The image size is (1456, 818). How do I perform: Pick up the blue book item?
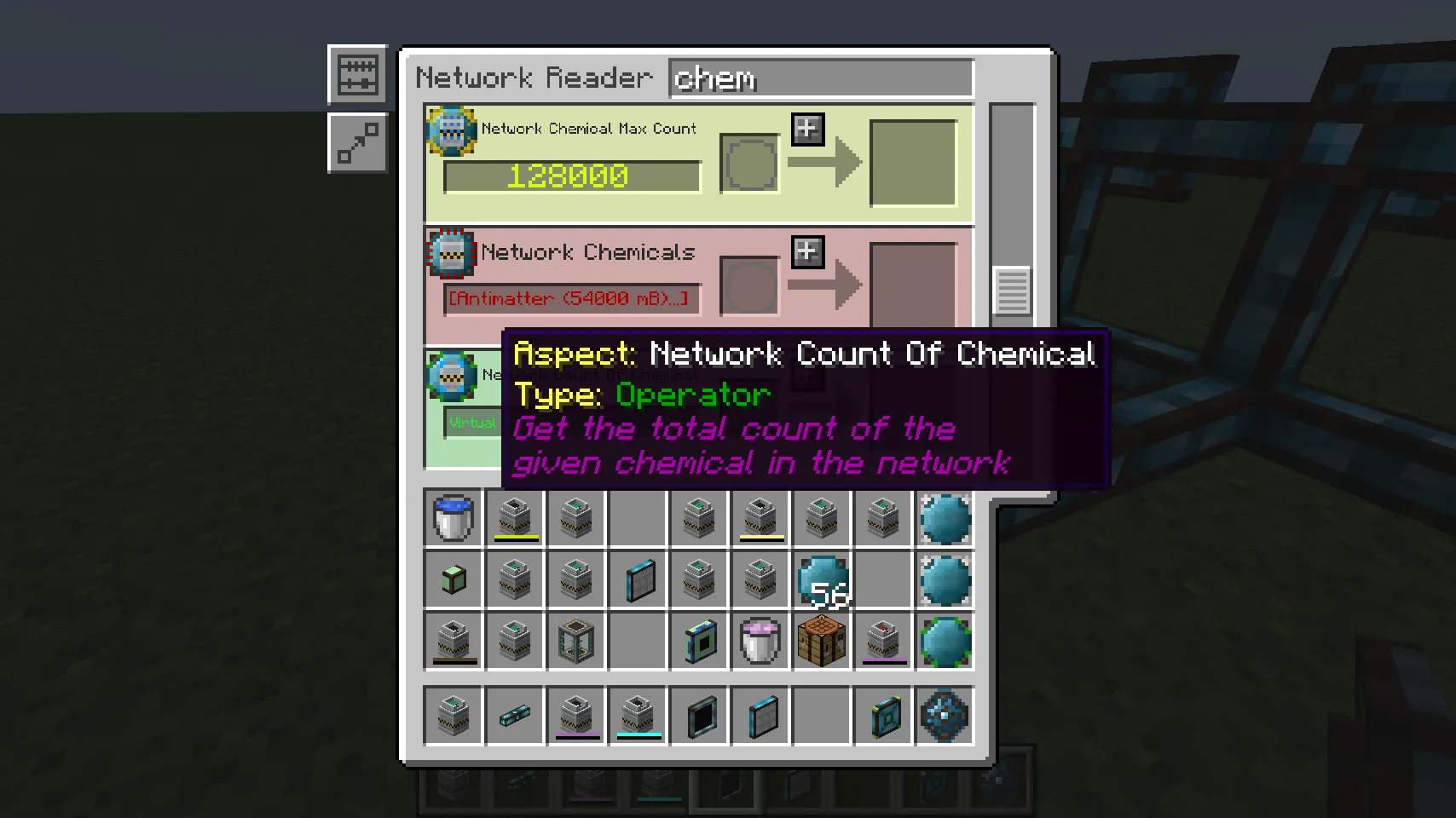pyautogui.click(x=698, y=642)
